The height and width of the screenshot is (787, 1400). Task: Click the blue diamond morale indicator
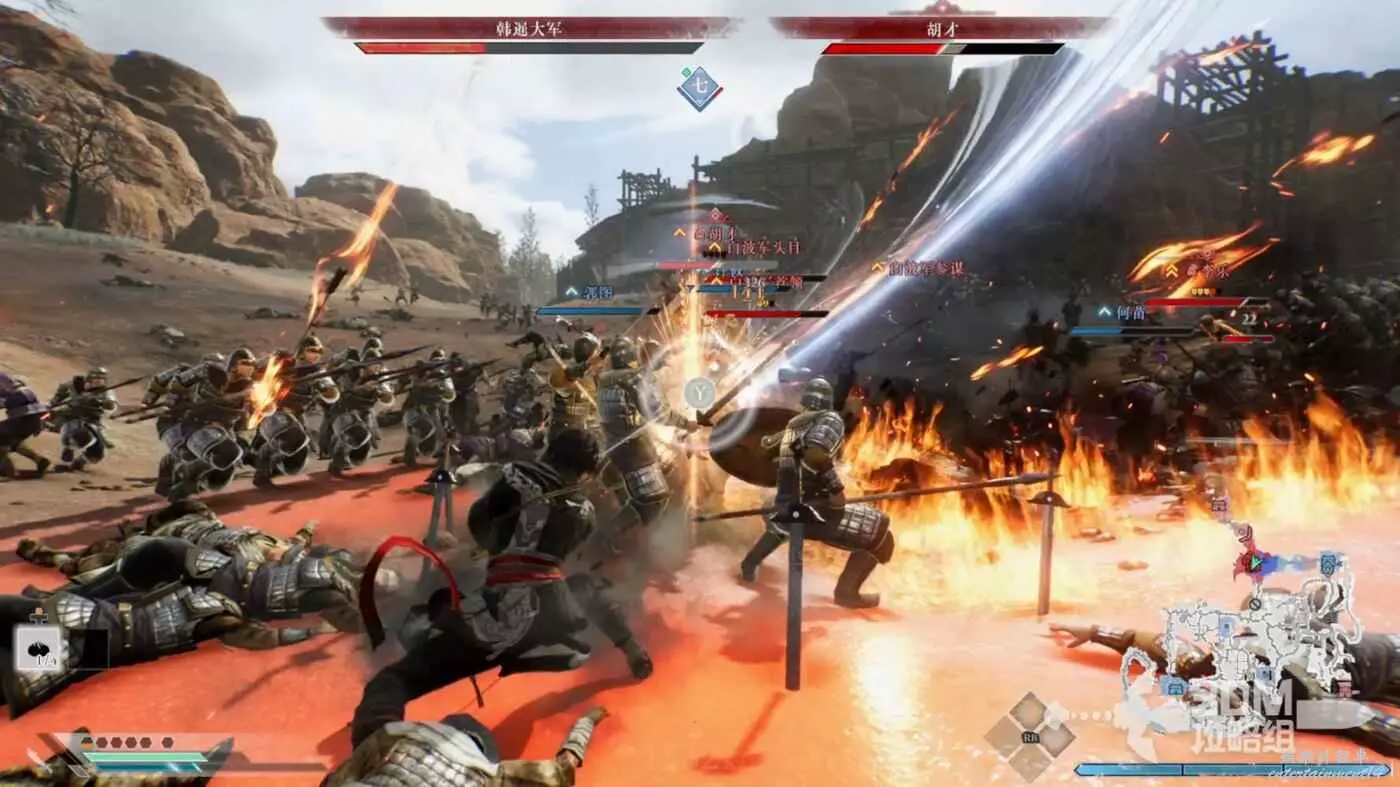(x=700, y=88)
